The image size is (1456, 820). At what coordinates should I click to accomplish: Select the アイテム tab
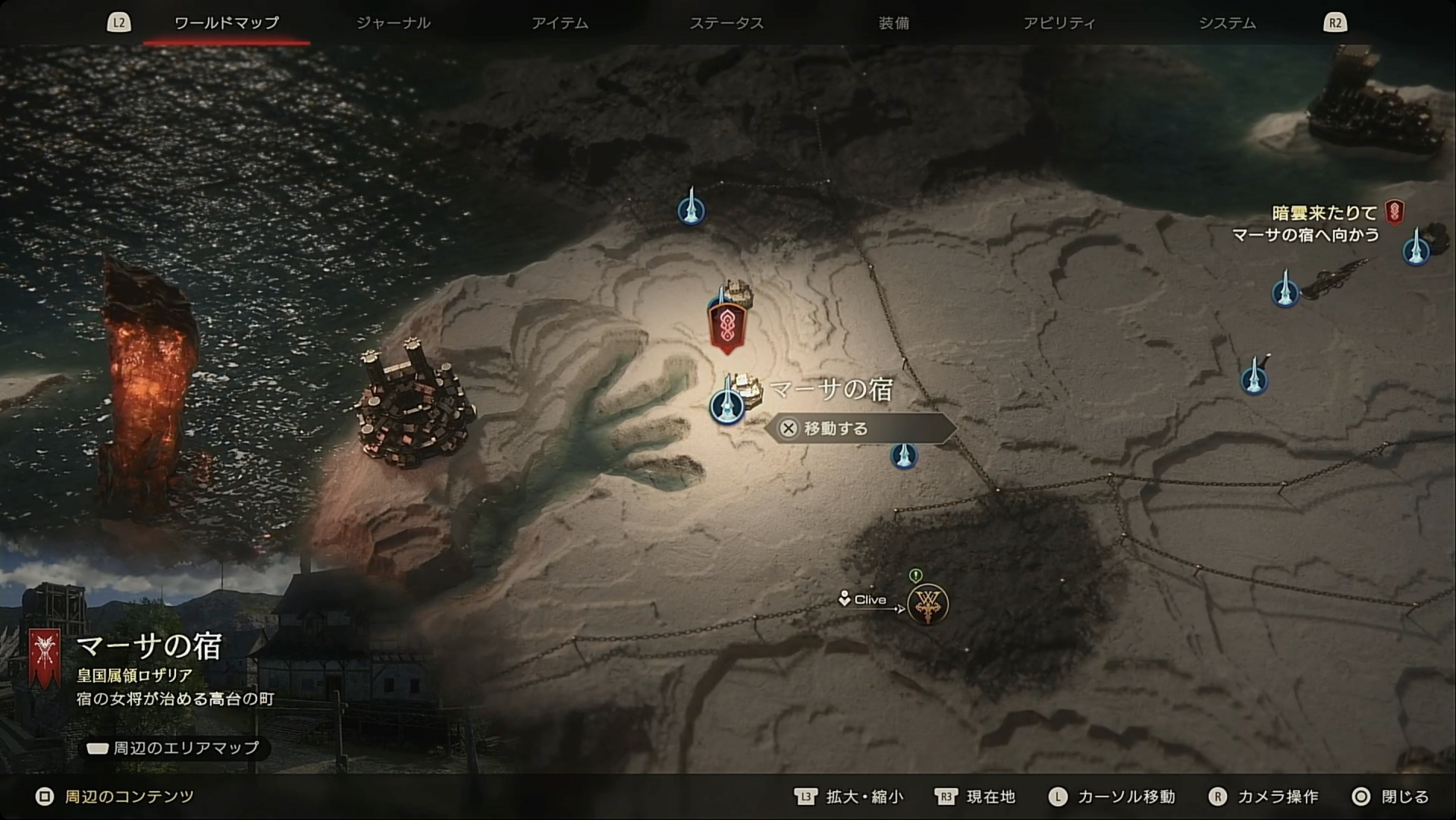pos(560,23)
